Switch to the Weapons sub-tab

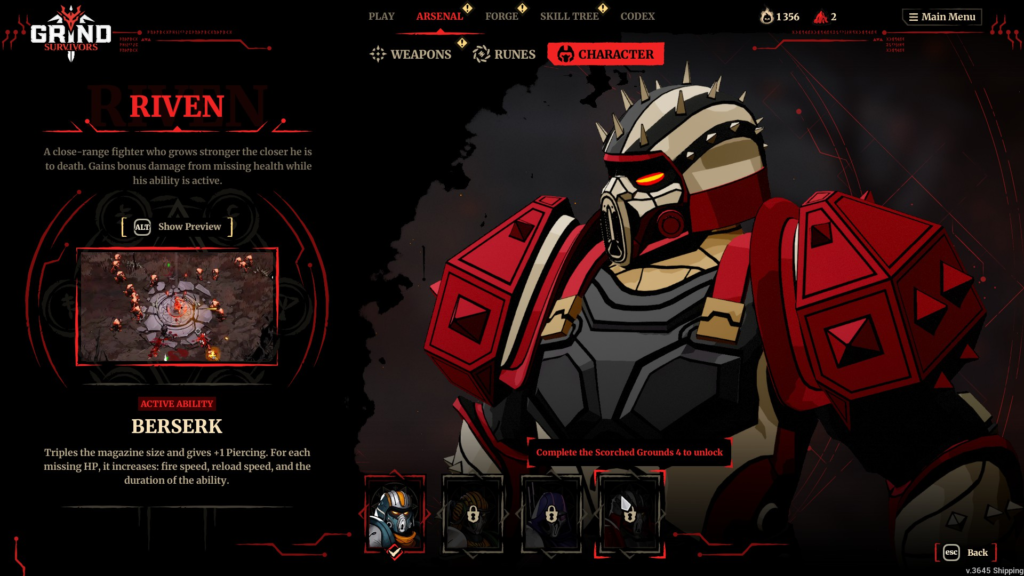click(x=411, y=54)
